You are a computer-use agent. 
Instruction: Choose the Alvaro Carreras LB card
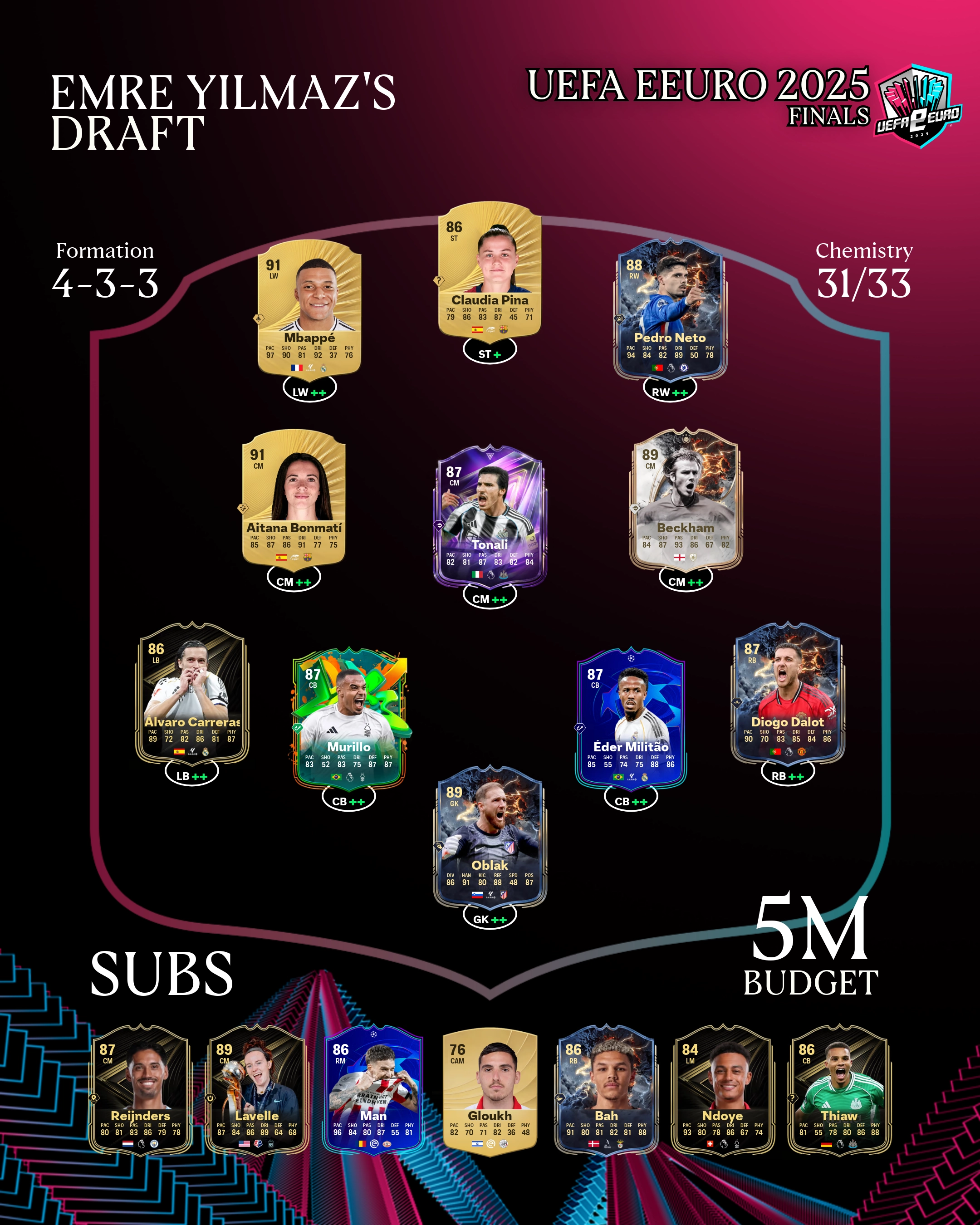coord(192,692)
